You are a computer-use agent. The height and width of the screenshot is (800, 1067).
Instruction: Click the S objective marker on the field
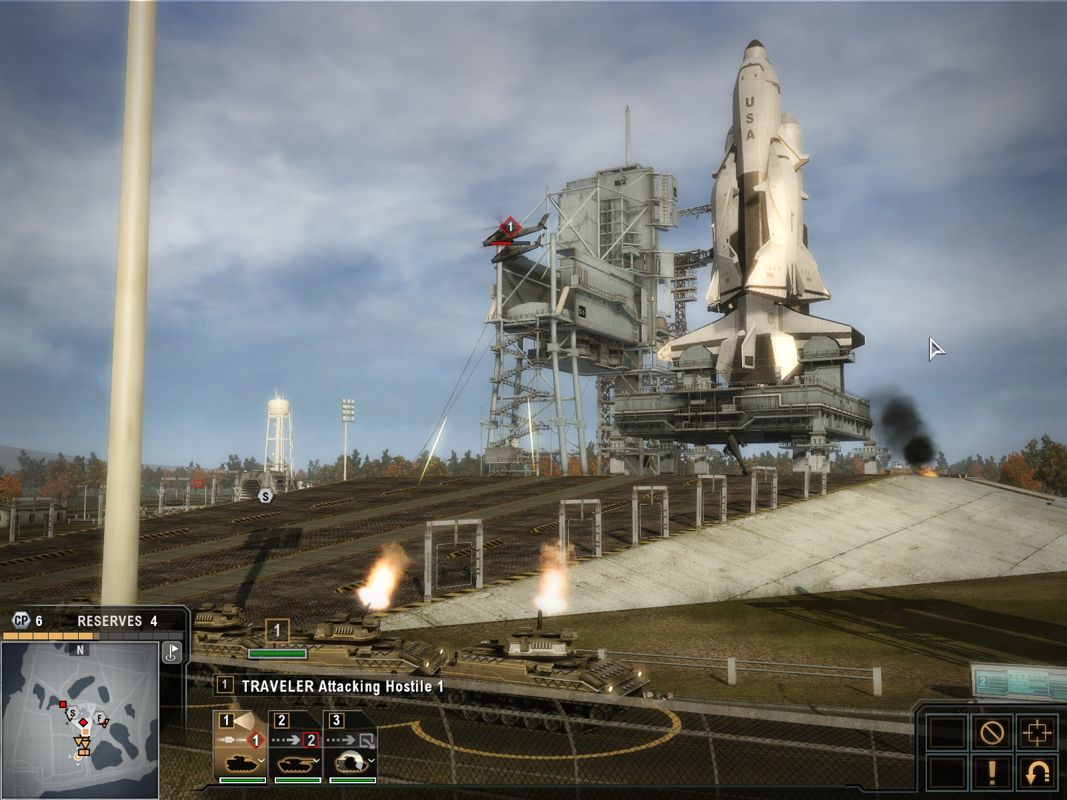(x=265, y=495)
